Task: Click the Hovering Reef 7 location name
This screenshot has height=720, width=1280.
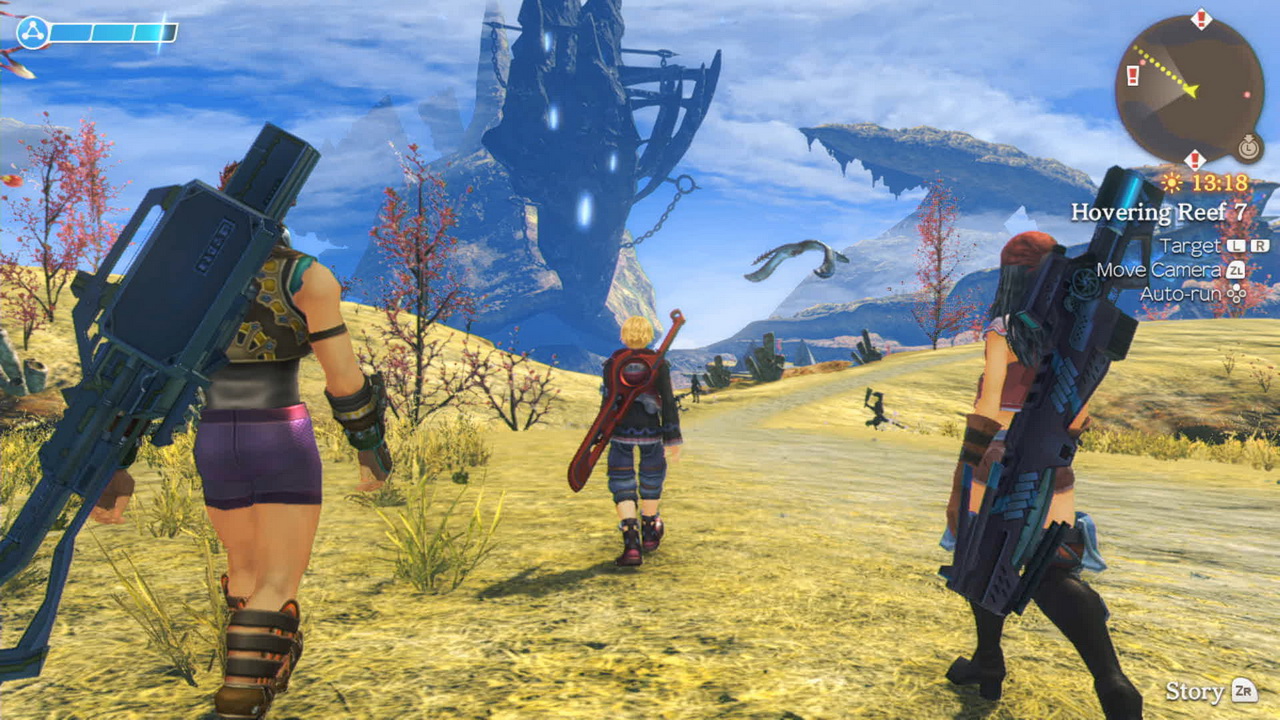Action: click(x=1159, y=212)
